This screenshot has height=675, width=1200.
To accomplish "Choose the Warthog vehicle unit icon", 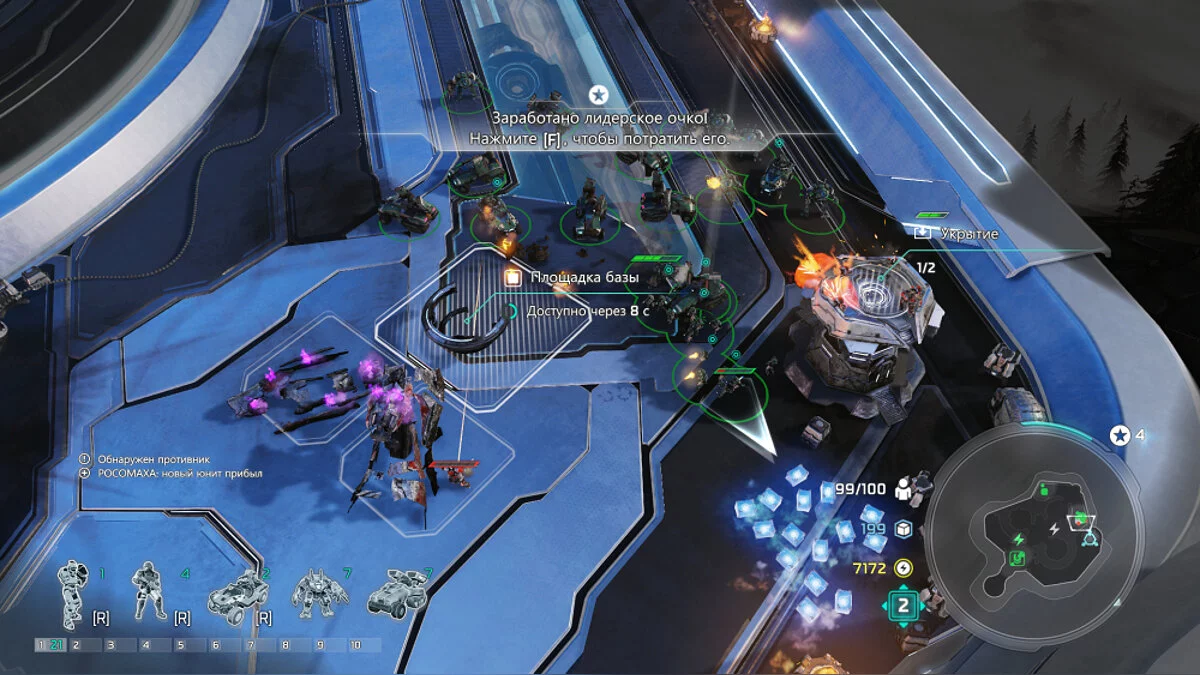I will [x=237, y=596].
